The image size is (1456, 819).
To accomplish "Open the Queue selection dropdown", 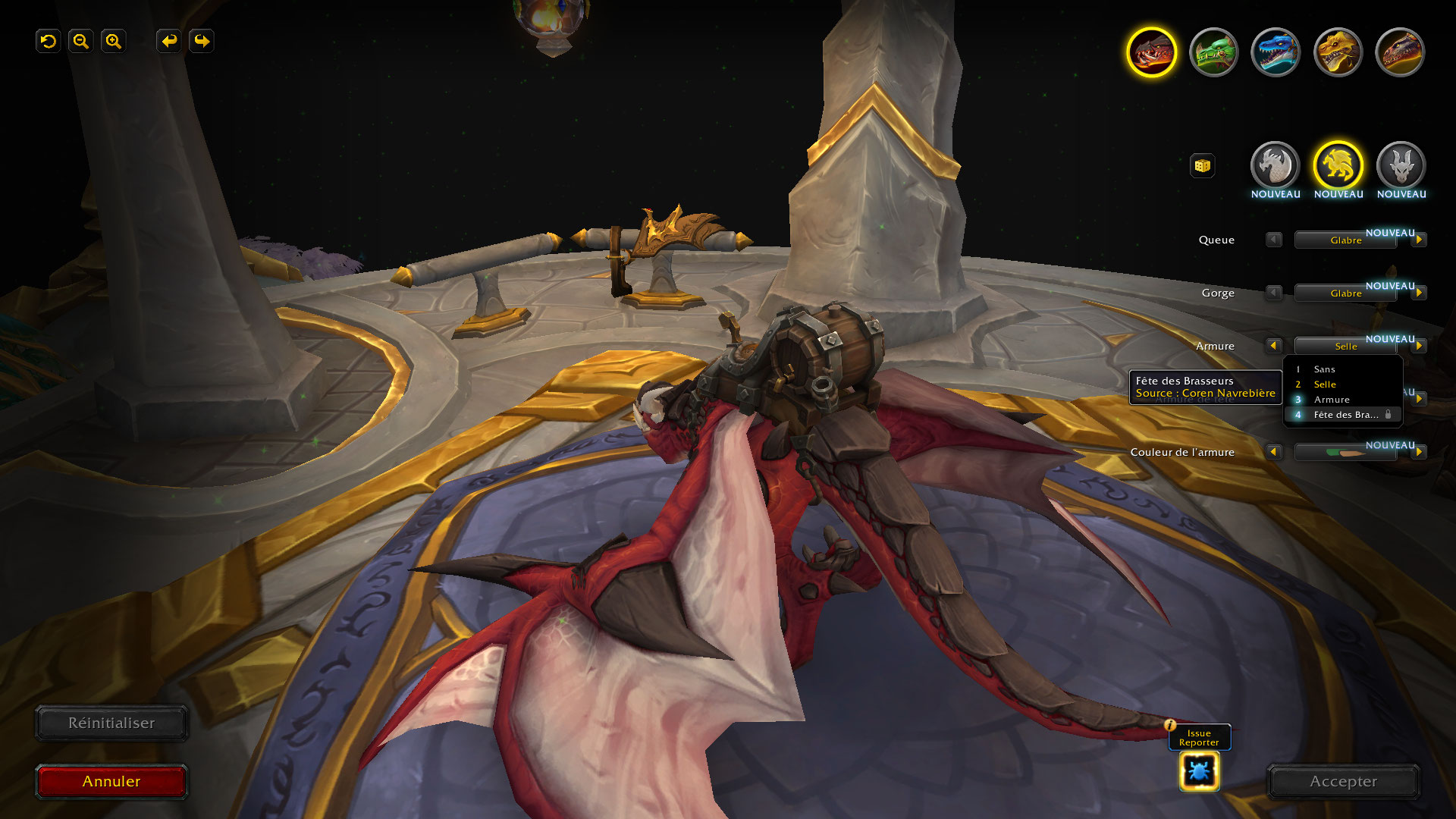I will click(x=1345, y=240).
